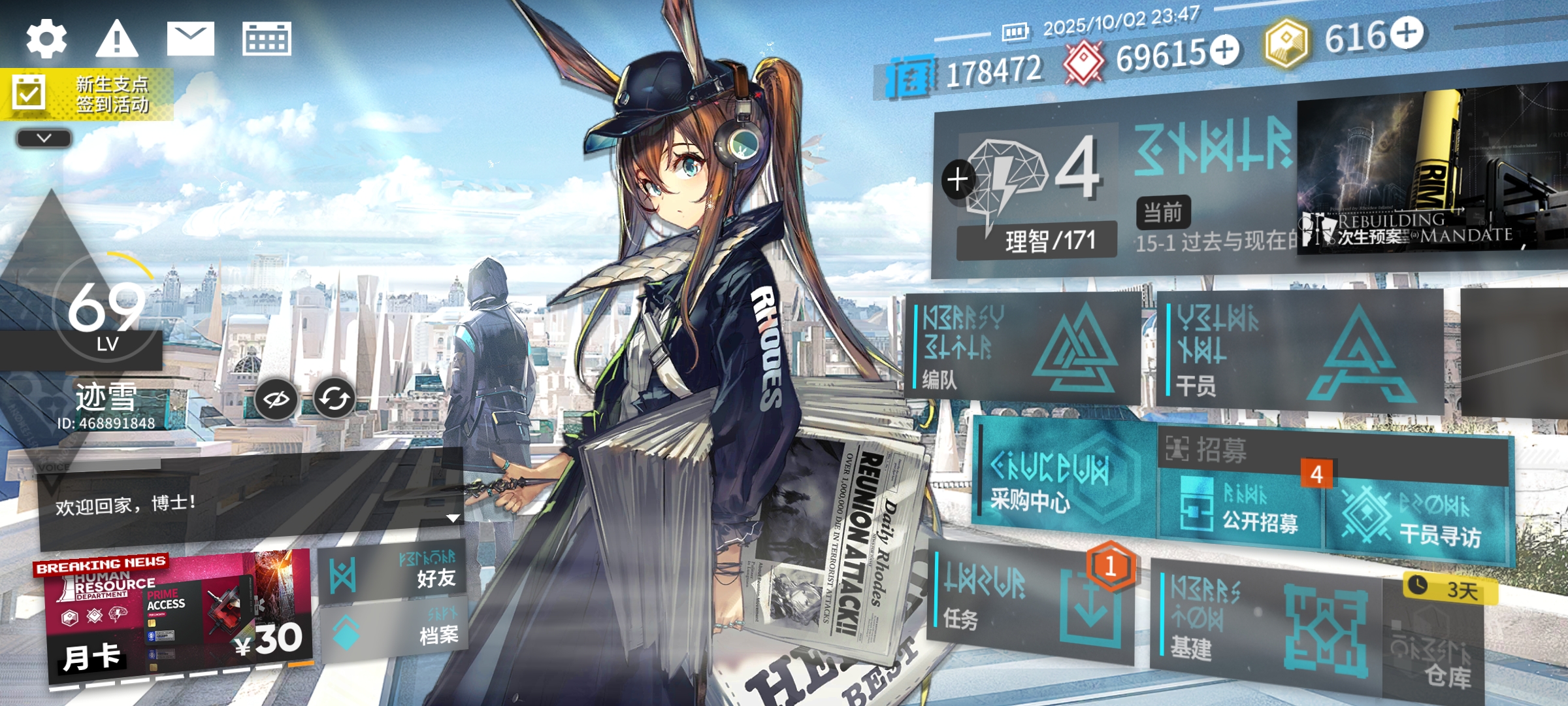
Task: Open the 档案 archives menu
Action: coord(393,631)
